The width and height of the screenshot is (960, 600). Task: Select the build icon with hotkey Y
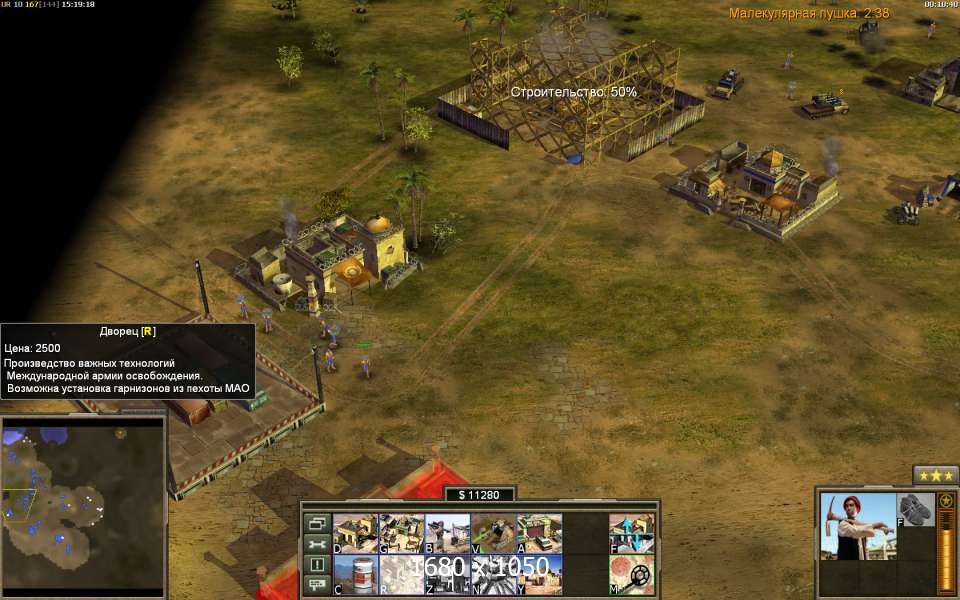[539, 574]
